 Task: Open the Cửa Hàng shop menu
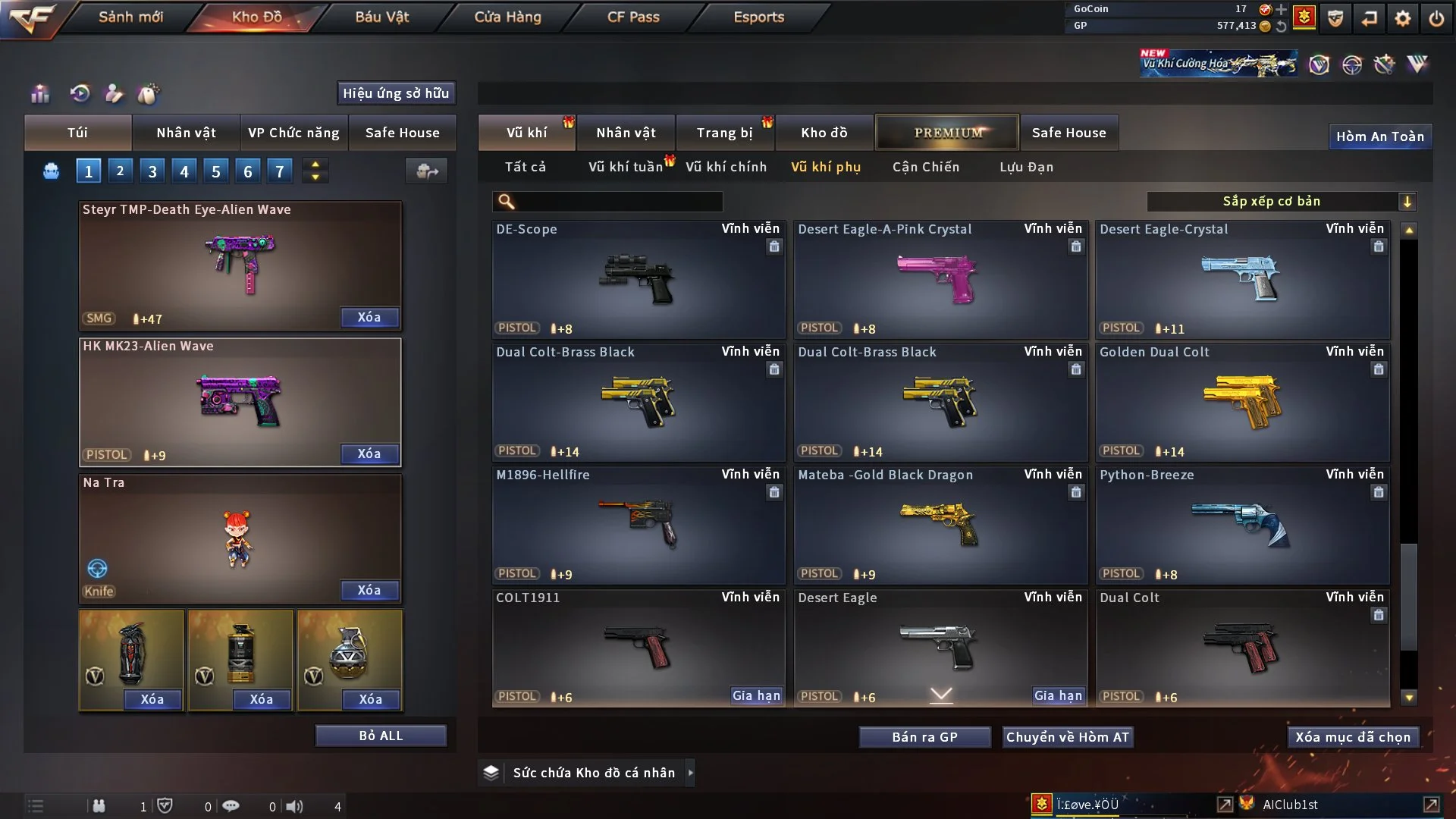coord(507,17)
